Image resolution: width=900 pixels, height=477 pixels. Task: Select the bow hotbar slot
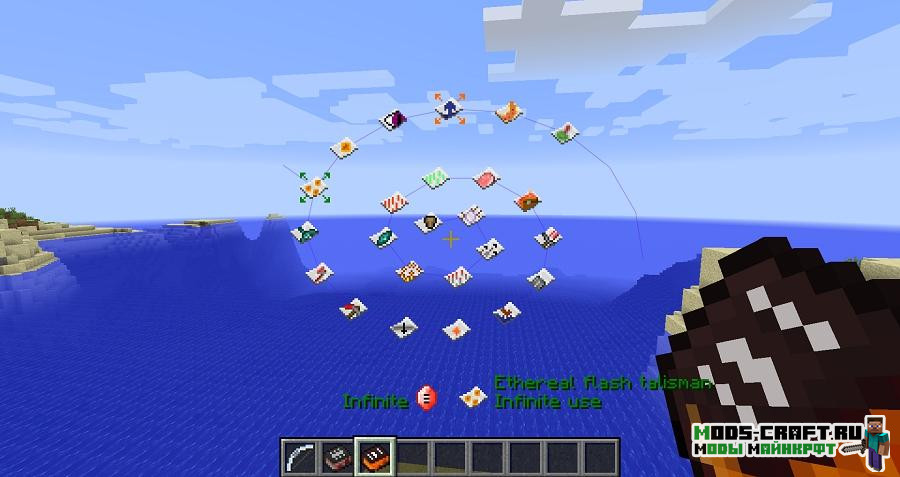(299, 456)
